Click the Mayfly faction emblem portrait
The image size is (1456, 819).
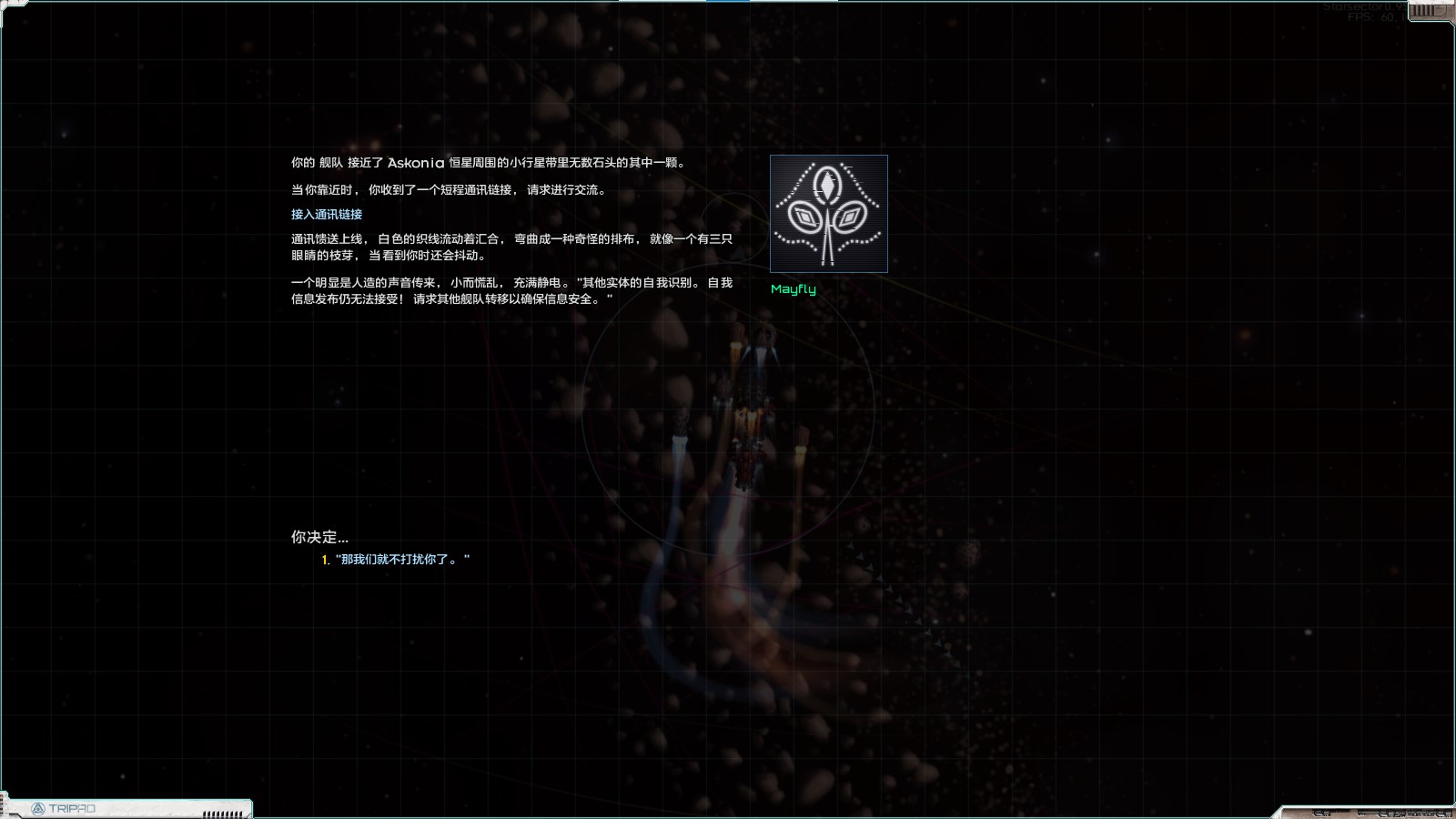point(828,214)
